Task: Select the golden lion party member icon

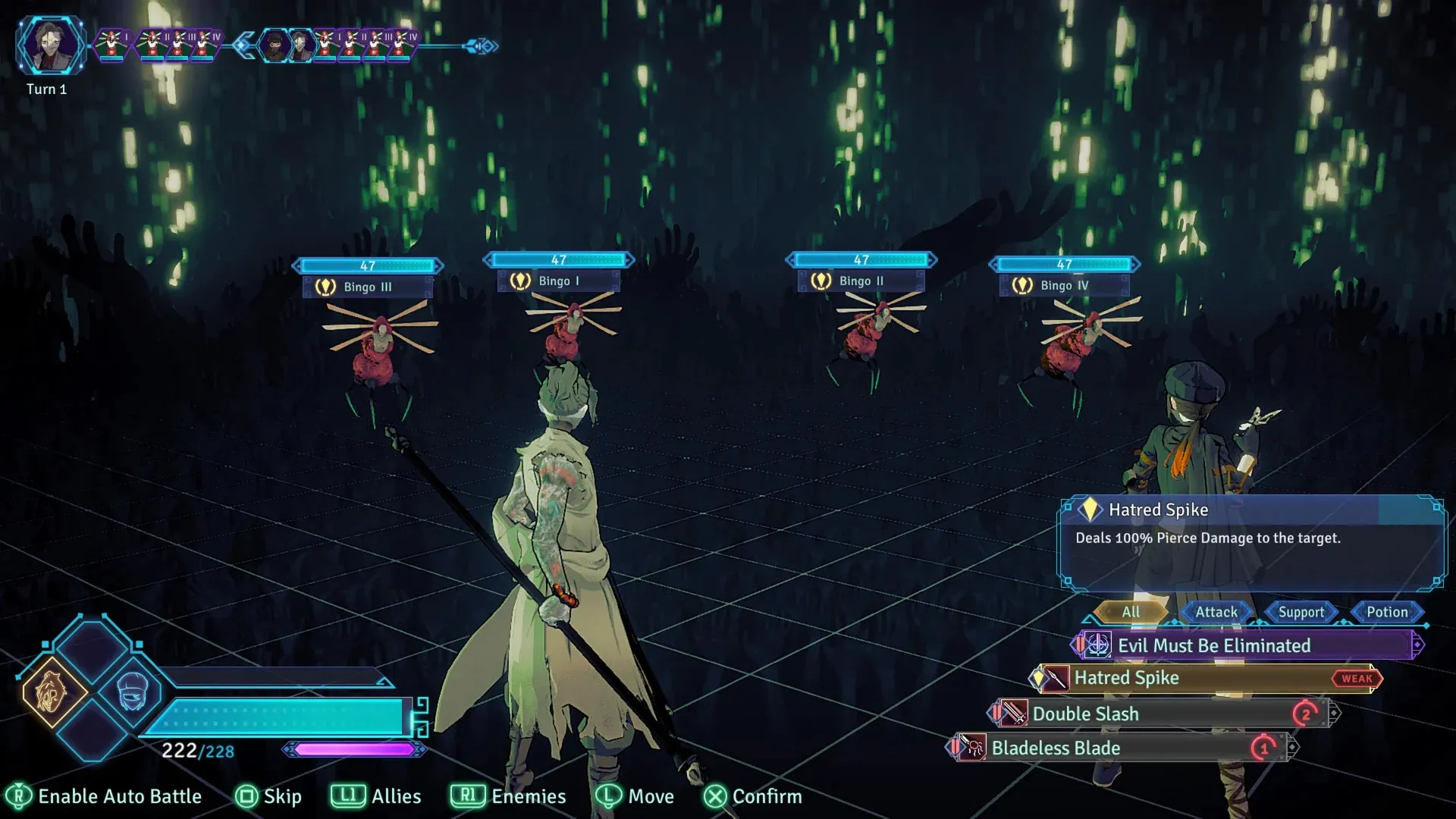Action: coord(51,692)
